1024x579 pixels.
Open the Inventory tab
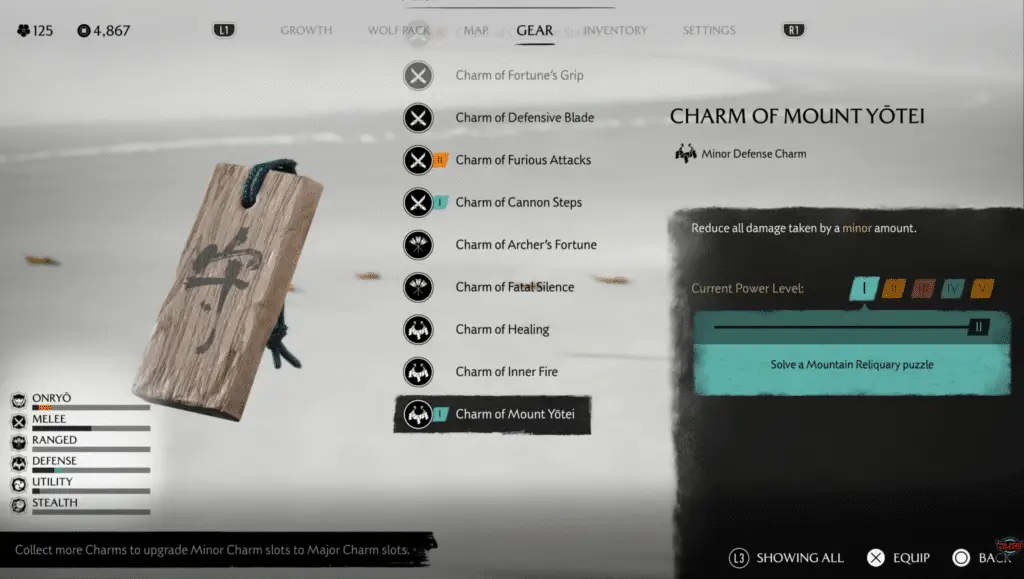click(615, 31)
